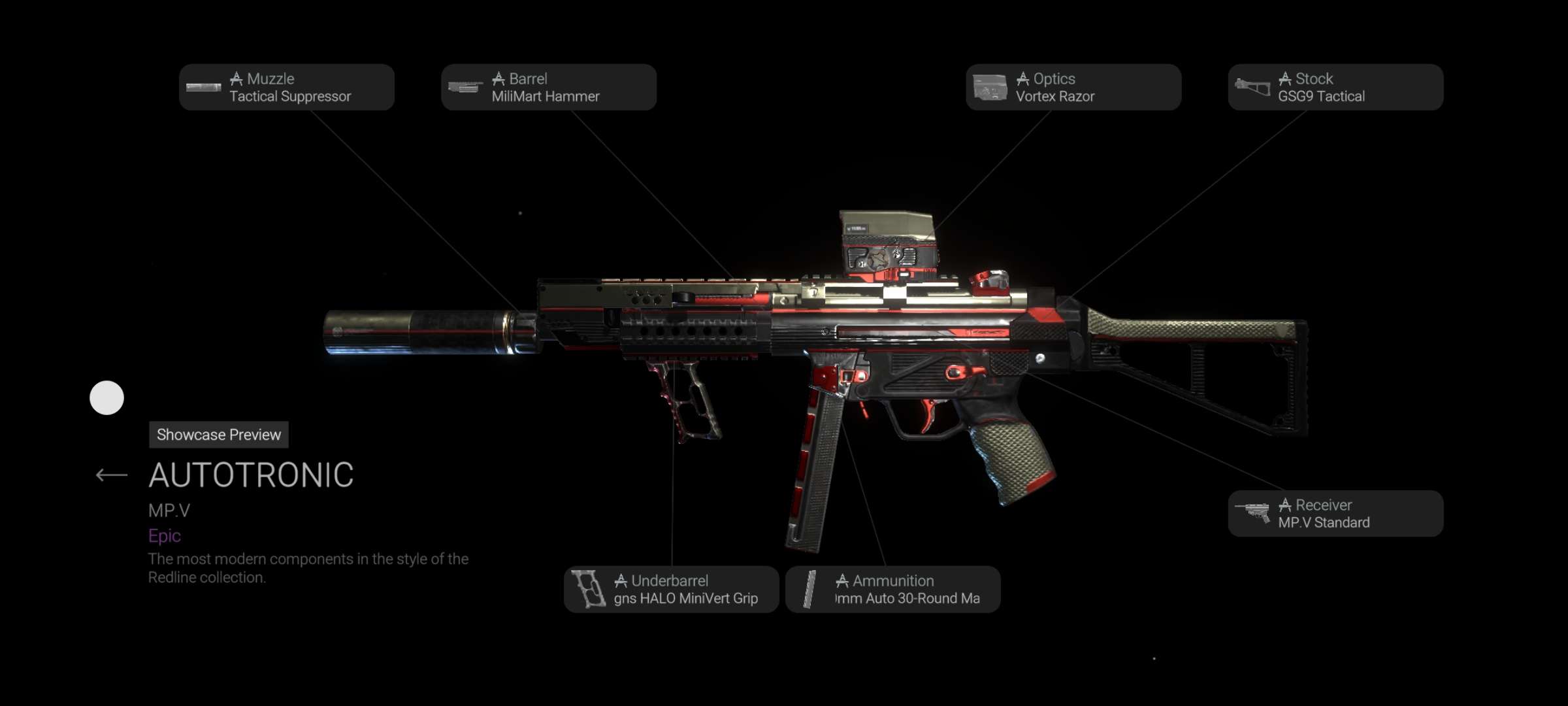Screen dimensions: 1568x706
Task: Select the Stock GSG9 Tactical attachment
Action: [x=1335, y=88]
